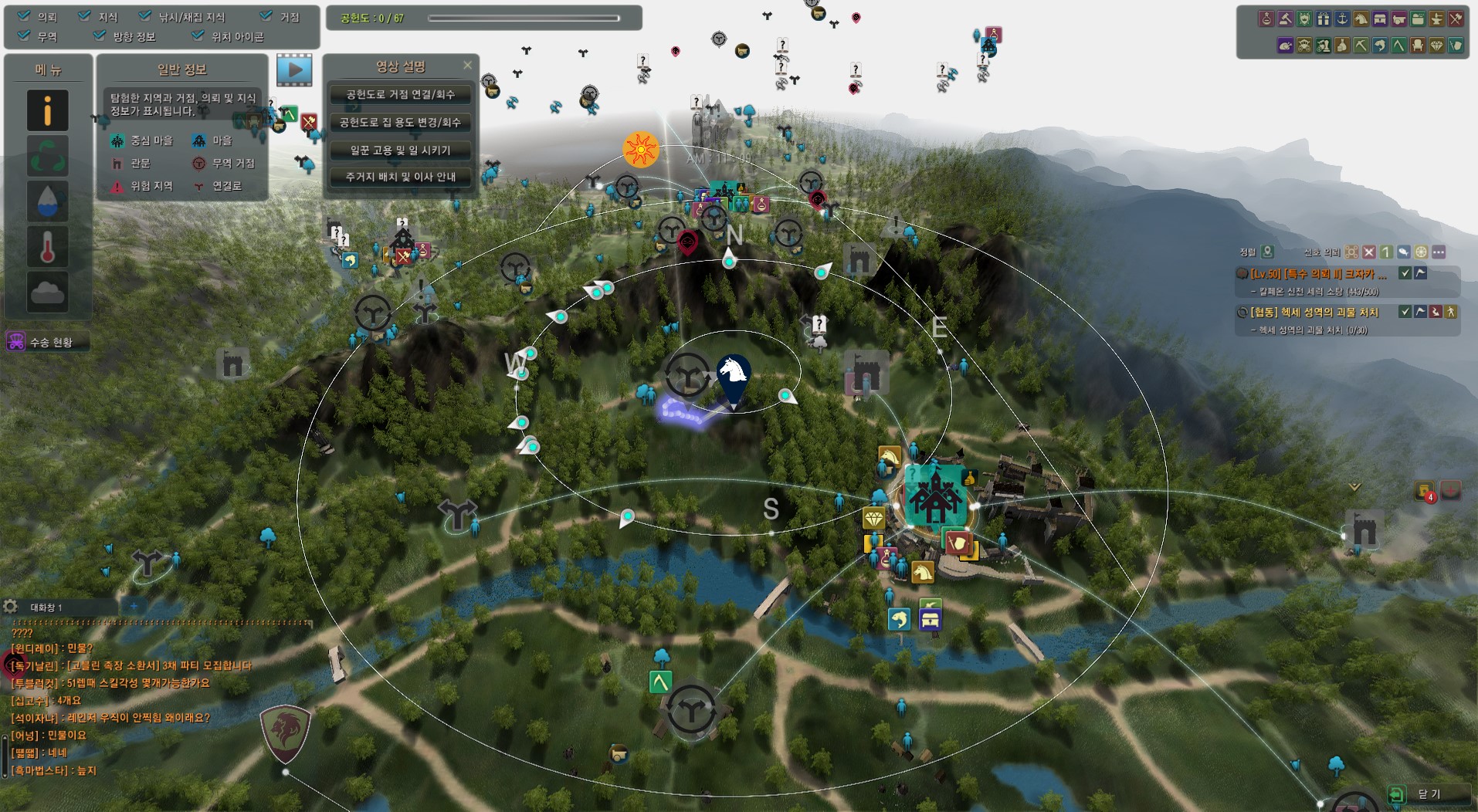
Task: Close the 영상 설명 video guide panel
Action: pos(467,66)
